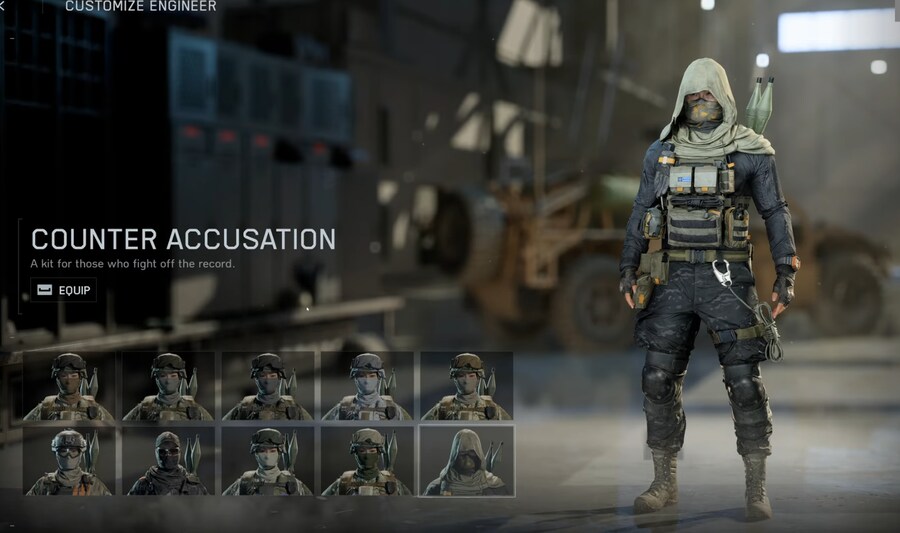
Task: Select the hooded skin thumbnail
Action: [466, 461]
